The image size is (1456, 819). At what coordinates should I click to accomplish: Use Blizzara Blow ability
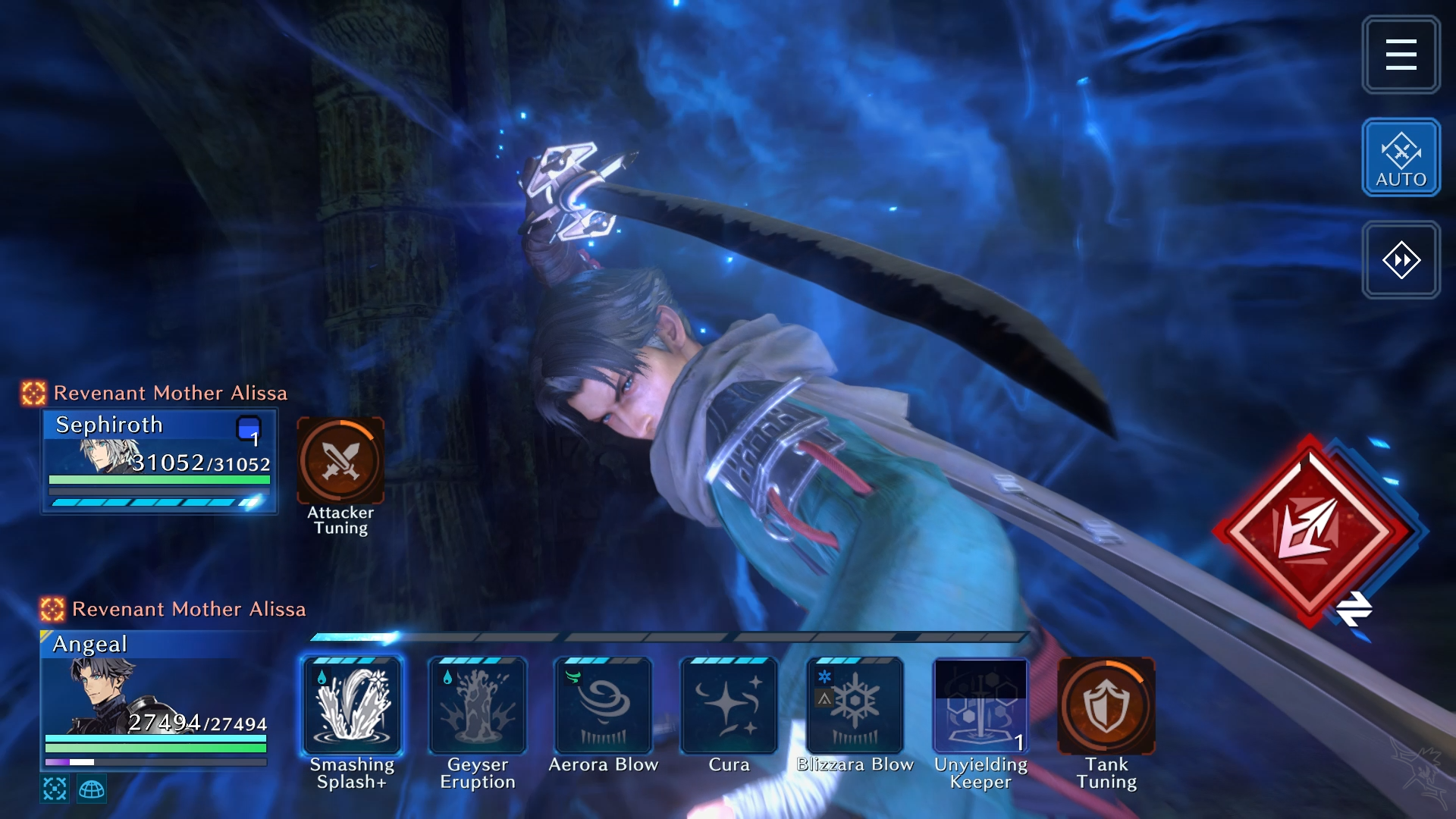[855, 705]
